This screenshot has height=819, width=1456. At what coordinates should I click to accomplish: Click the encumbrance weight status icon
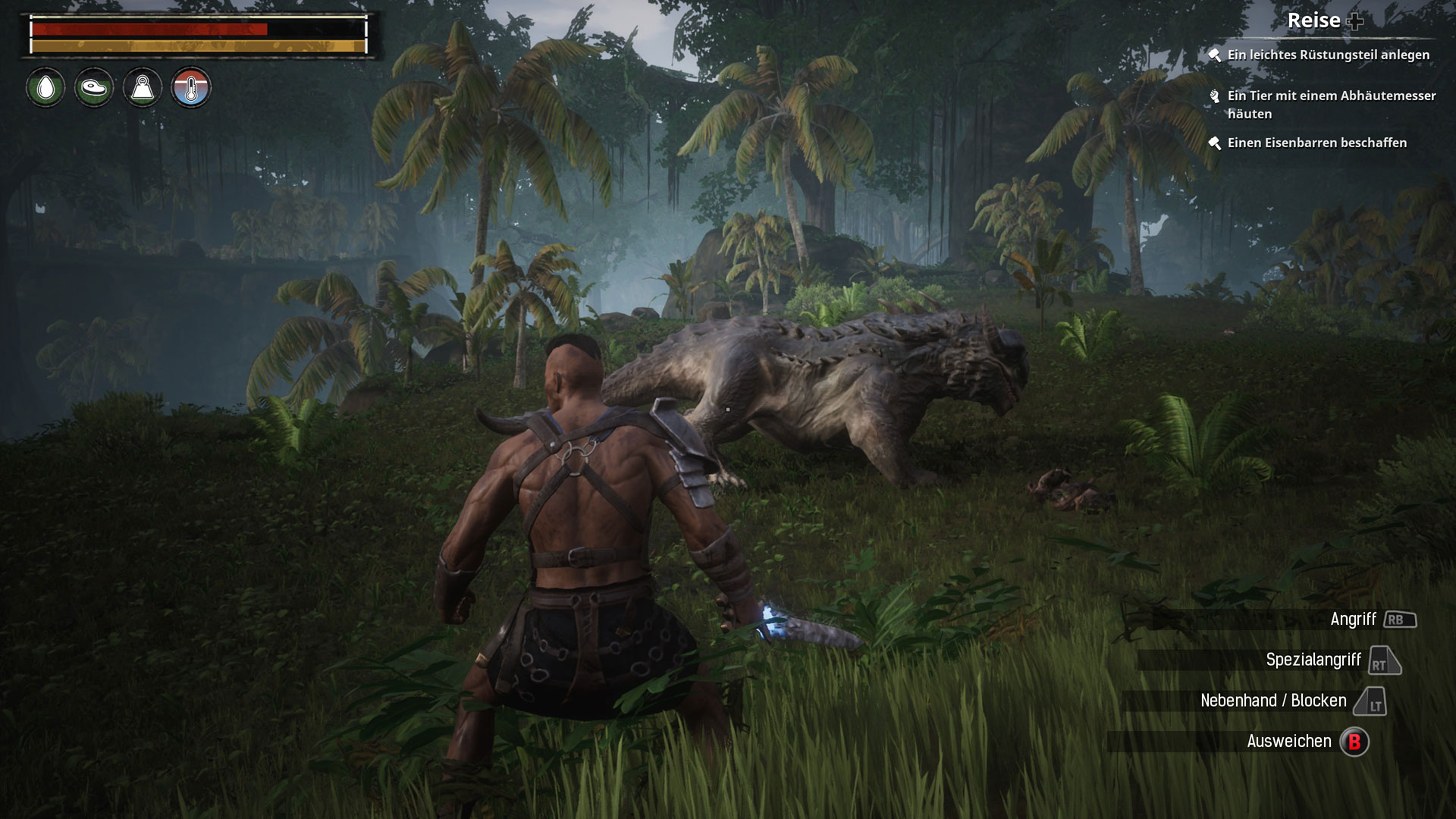click(x=143, y=88)
